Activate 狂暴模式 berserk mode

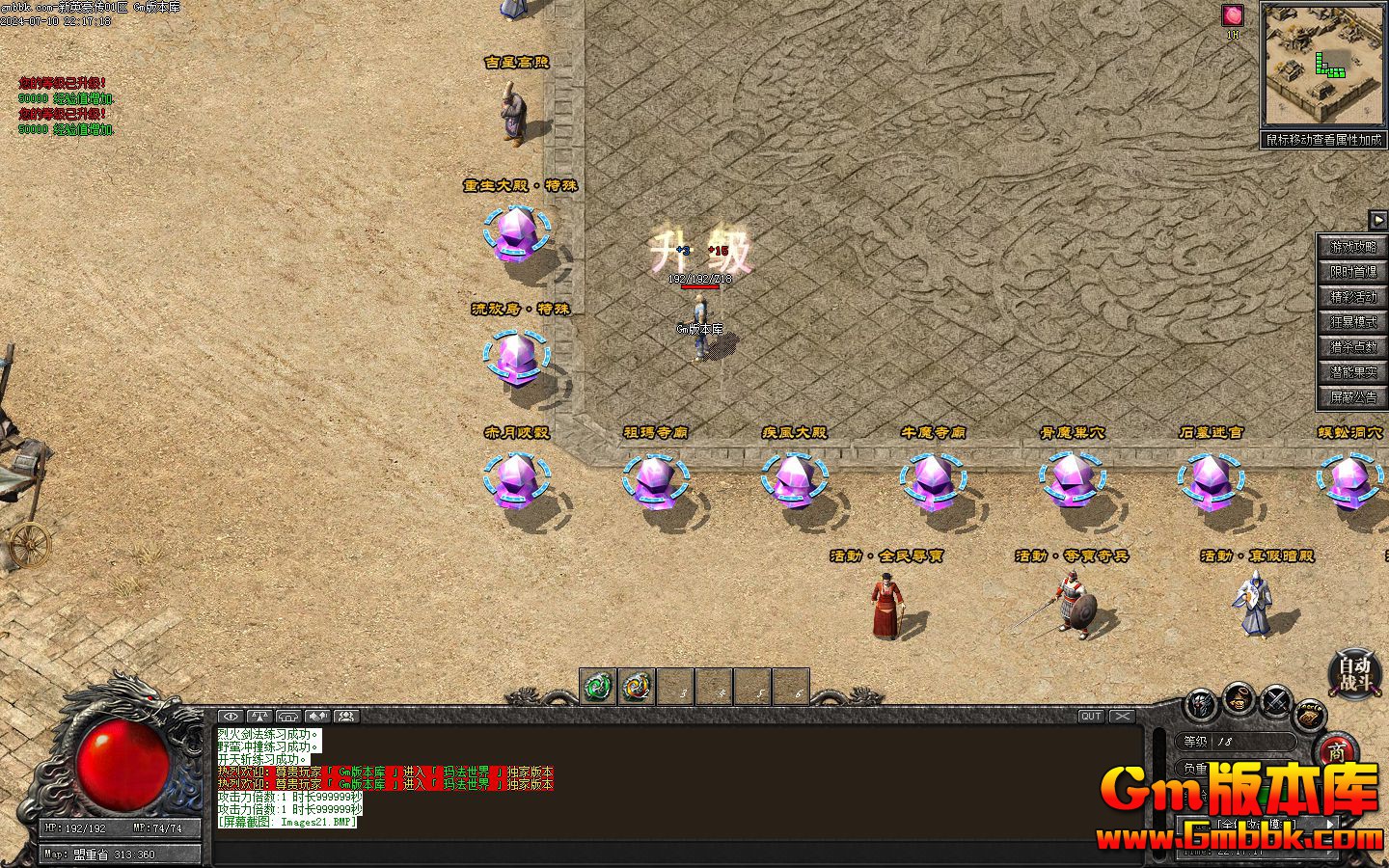pyautogui.click(x=1353, y=322)
